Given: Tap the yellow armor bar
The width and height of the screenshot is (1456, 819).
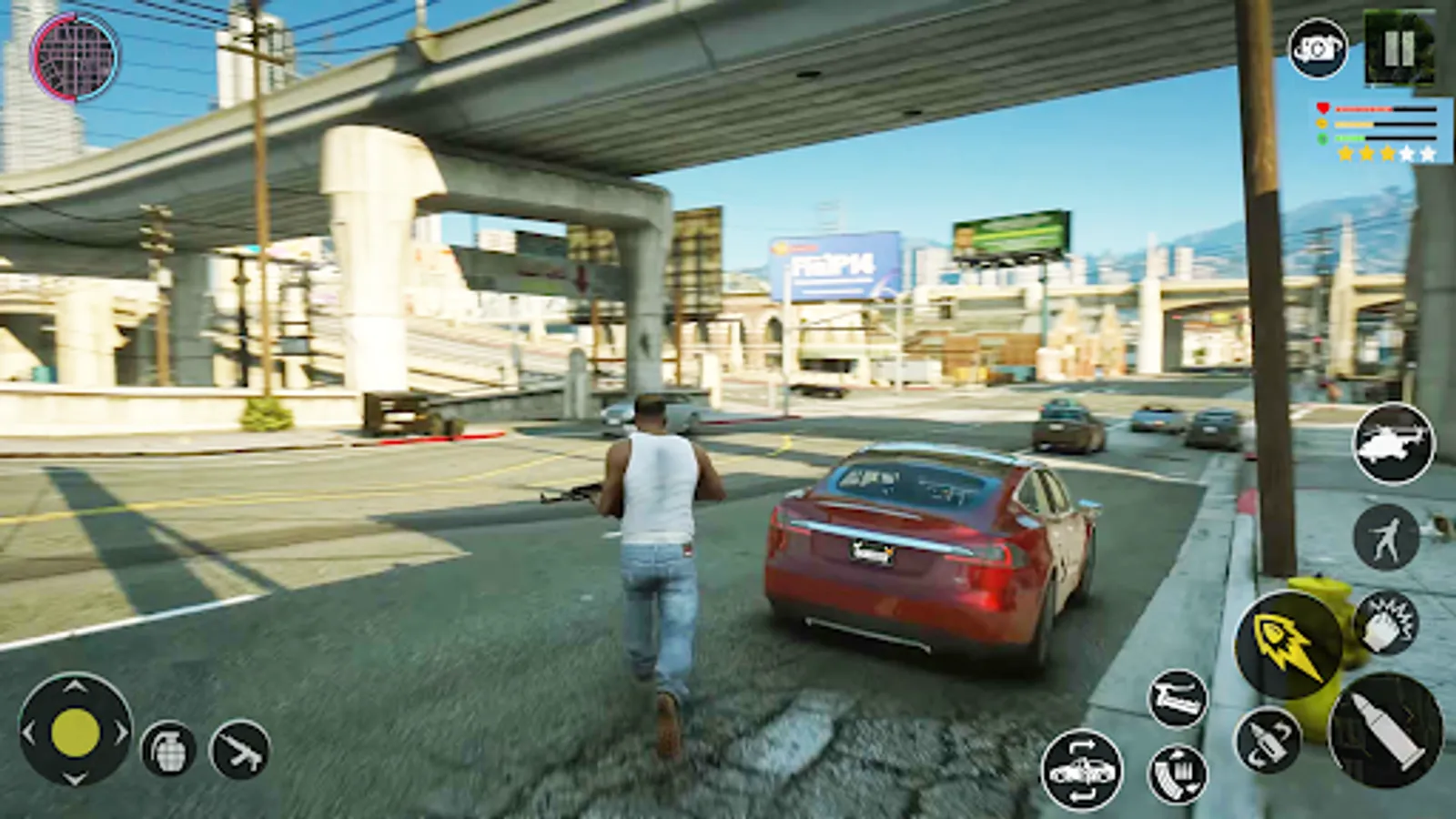Looking at the screenshot, I should pos(1353,124).
